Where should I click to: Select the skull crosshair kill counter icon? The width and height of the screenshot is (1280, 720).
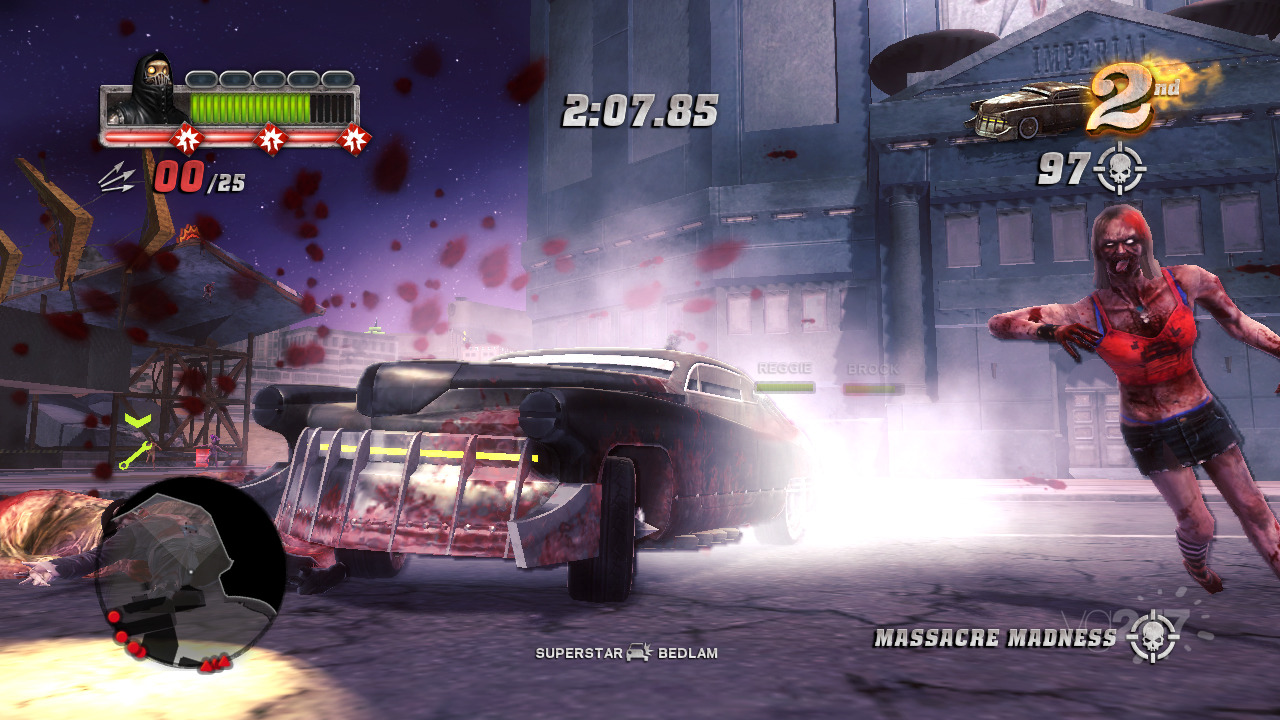[x=1119, y=170]
